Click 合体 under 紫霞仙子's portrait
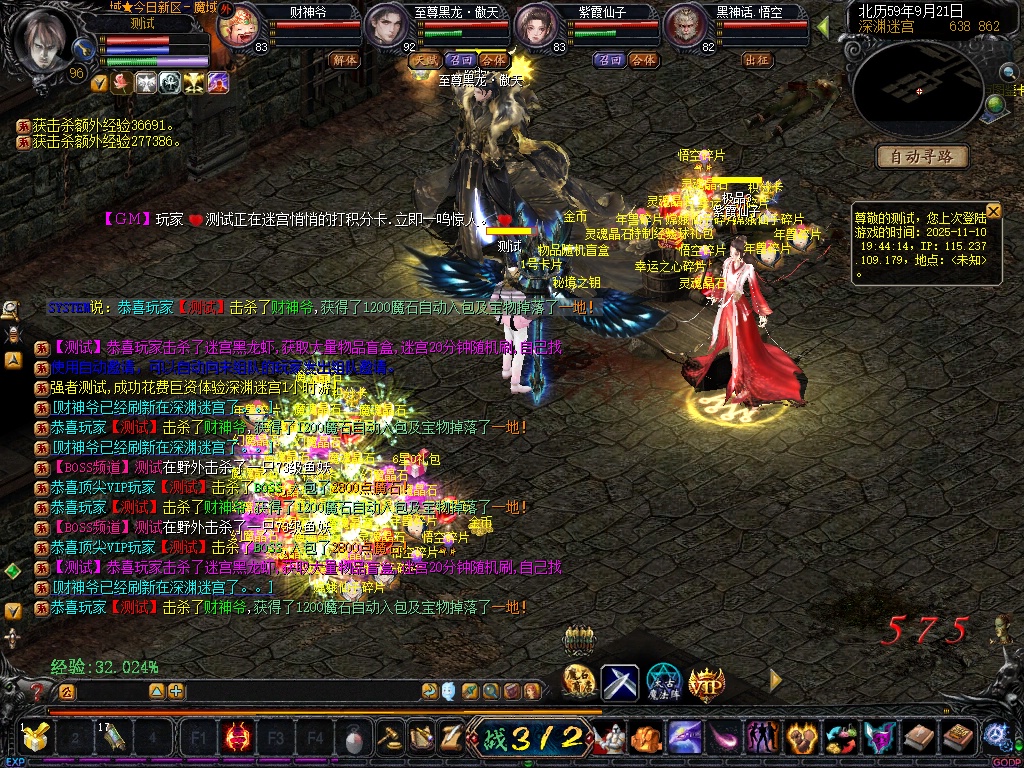Image resolution: width=1024 pixels, height=768 pixels. (x=643, y=60)
